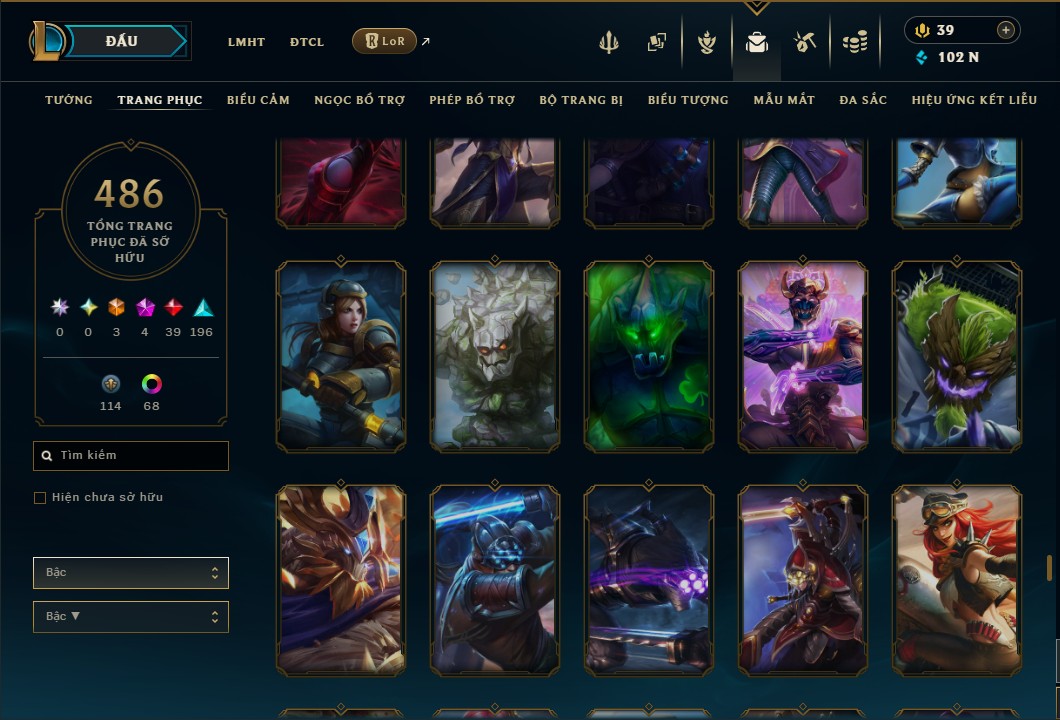Click the plus button to buy RP
The height and width of the screenshot is (720, 1060).
(1006, 30)
